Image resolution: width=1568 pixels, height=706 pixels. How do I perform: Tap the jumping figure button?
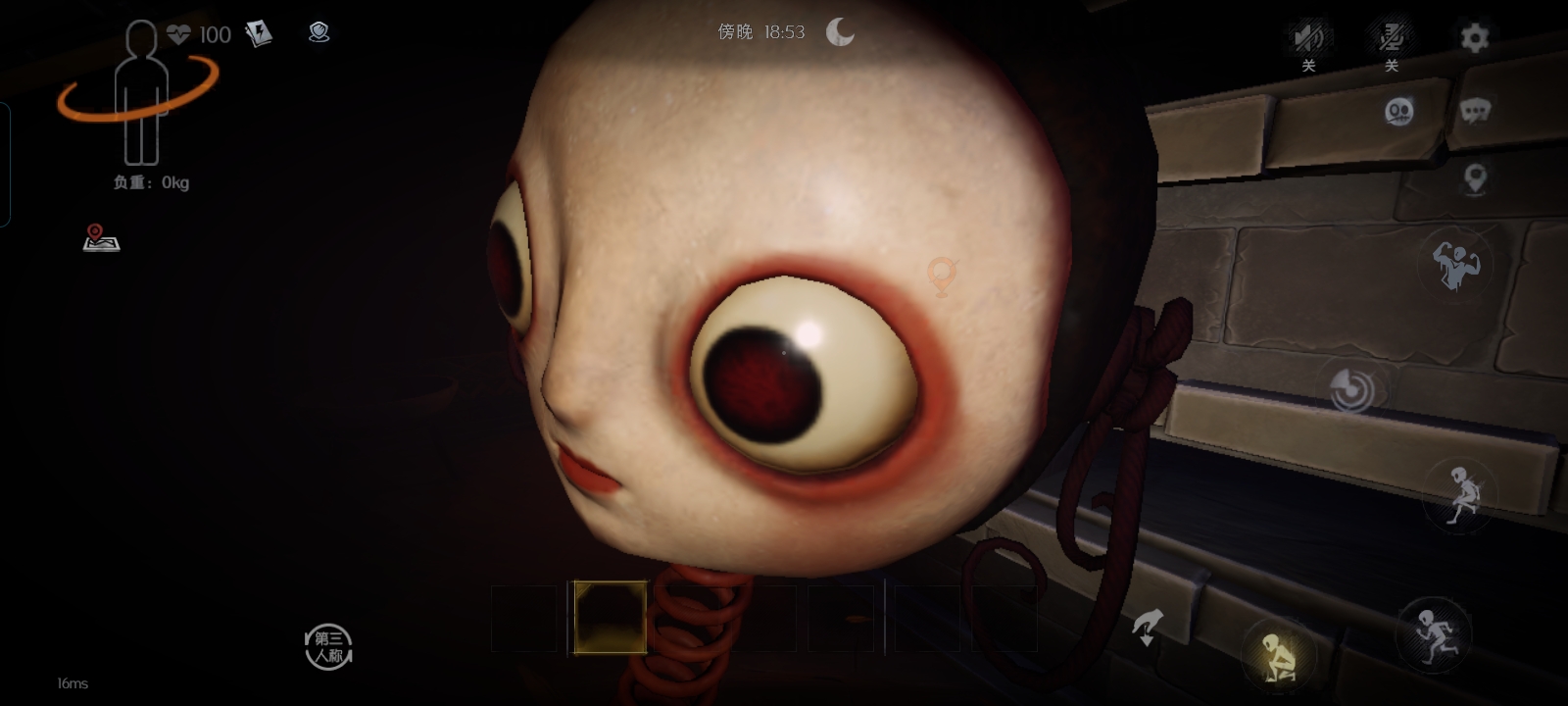click(1461, 496)
